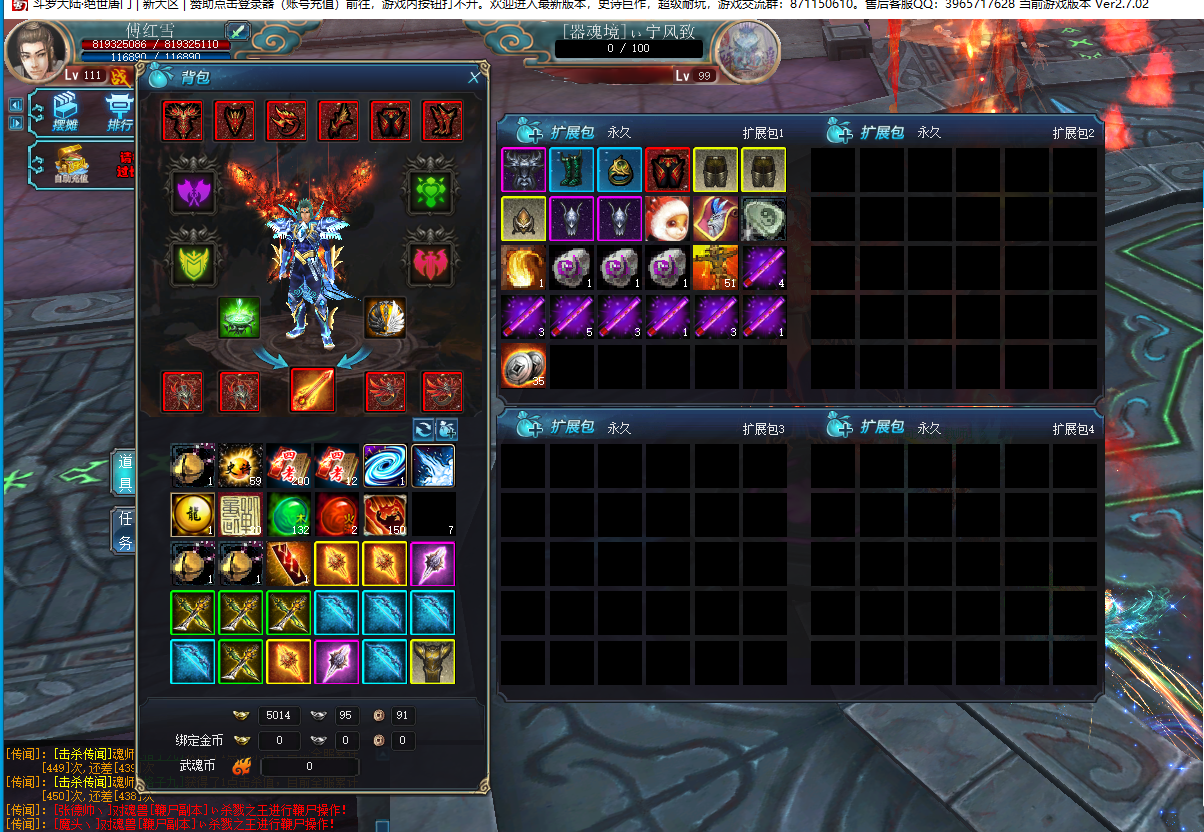
Task: Click the sword icon beside player name
Action: tap(238, 31)
